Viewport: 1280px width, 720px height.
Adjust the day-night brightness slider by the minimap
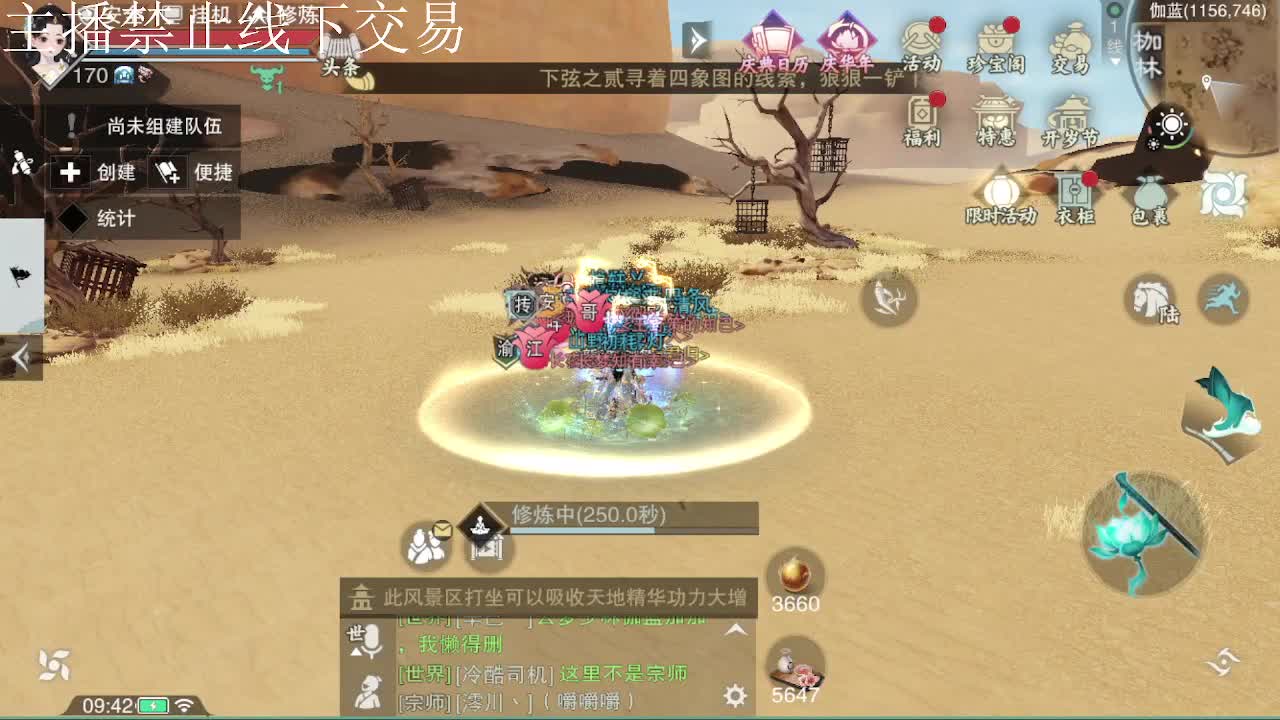click(x=1170, y=124)
